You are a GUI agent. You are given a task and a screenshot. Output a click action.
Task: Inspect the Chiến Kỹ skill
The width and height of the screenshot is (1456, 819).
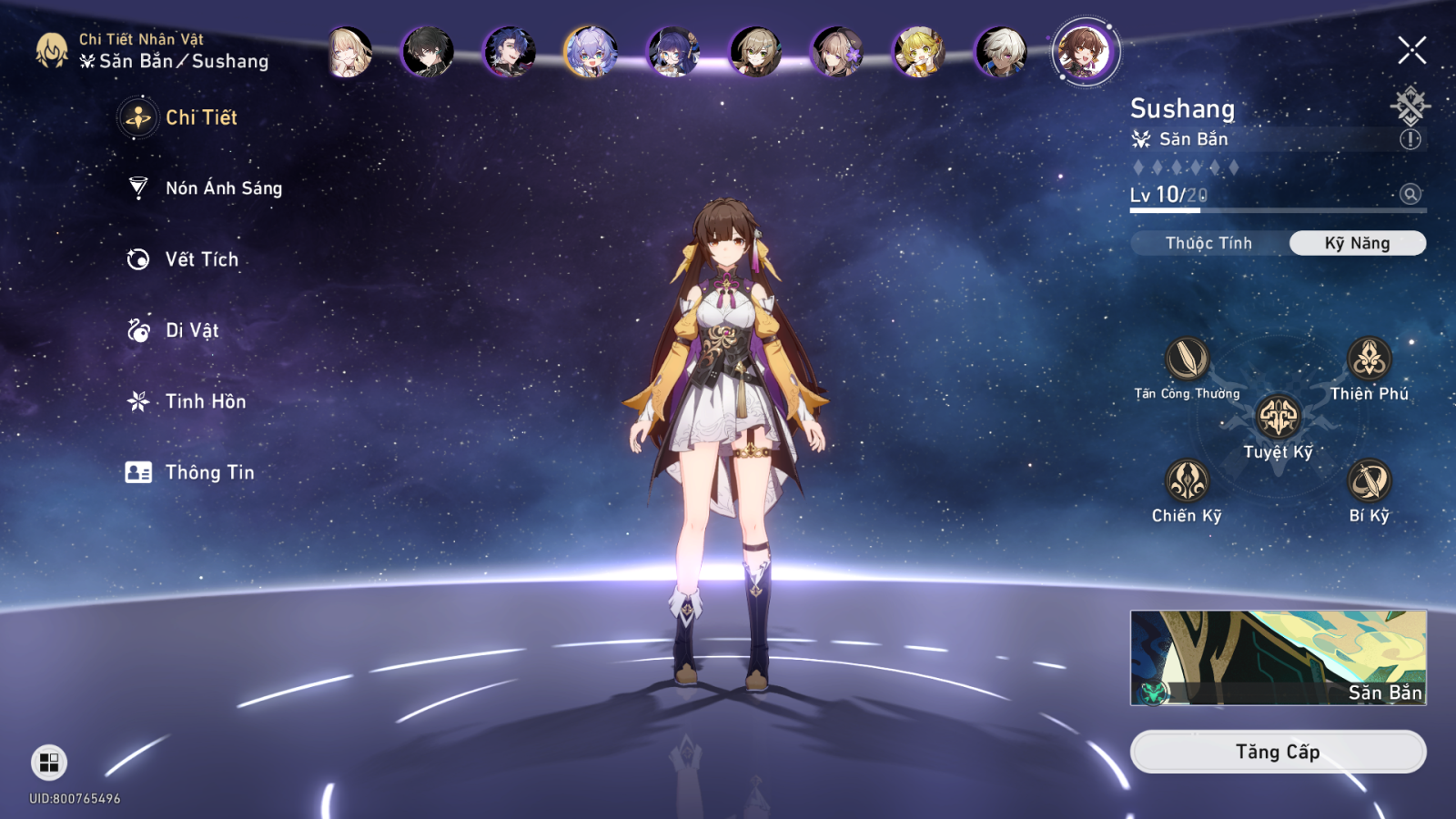(1187, 481)
